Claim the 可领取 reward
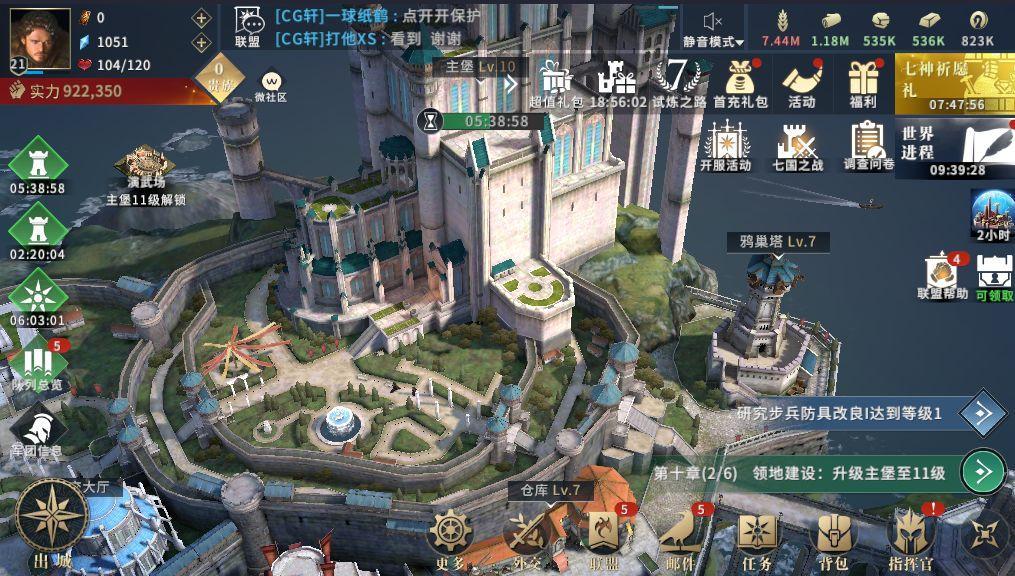The width and height of the screenshot is (1015, 576). click(994, 277)
